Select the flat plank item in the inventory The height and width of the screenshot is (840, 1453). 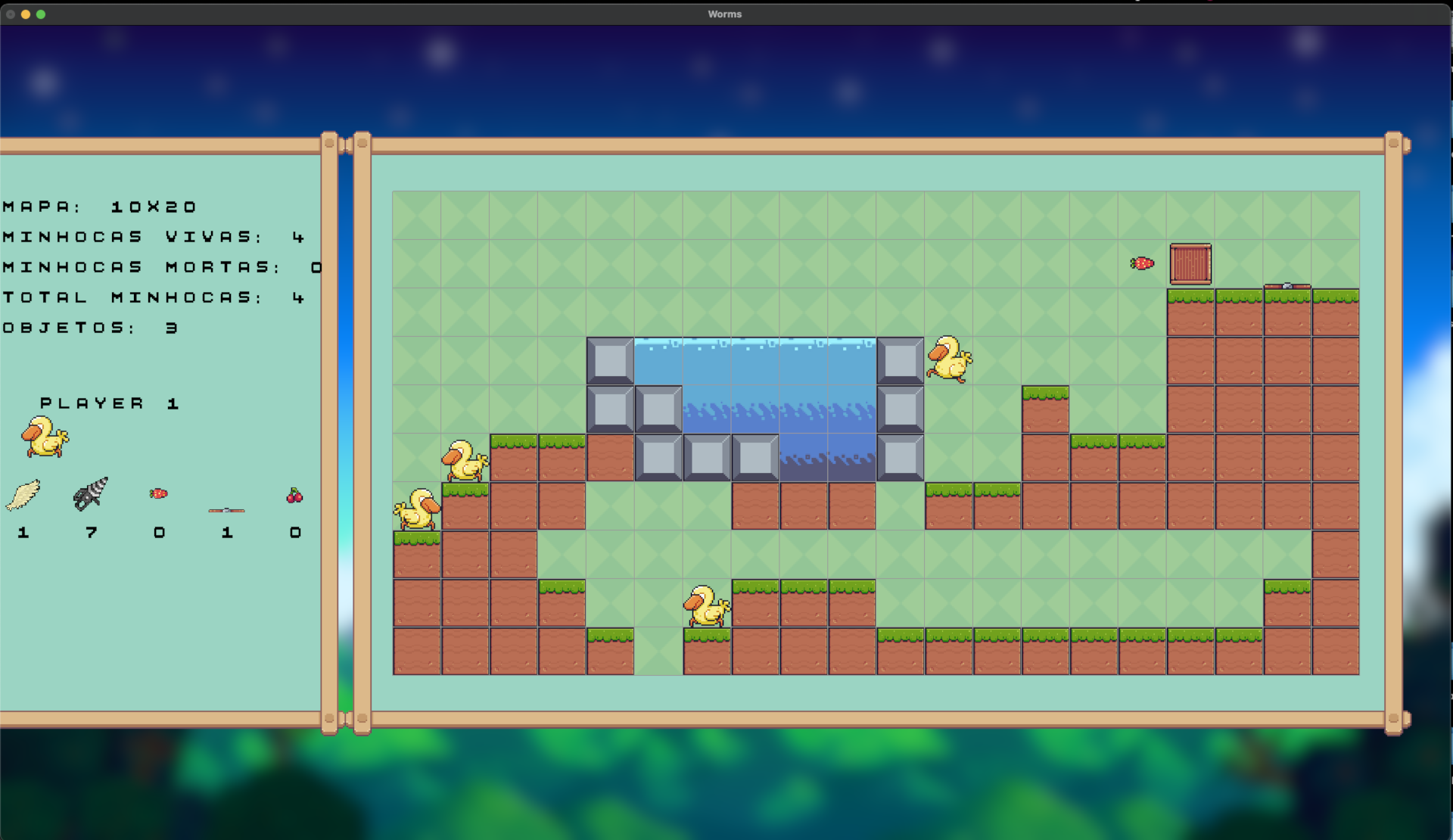[x=226, y=510]
